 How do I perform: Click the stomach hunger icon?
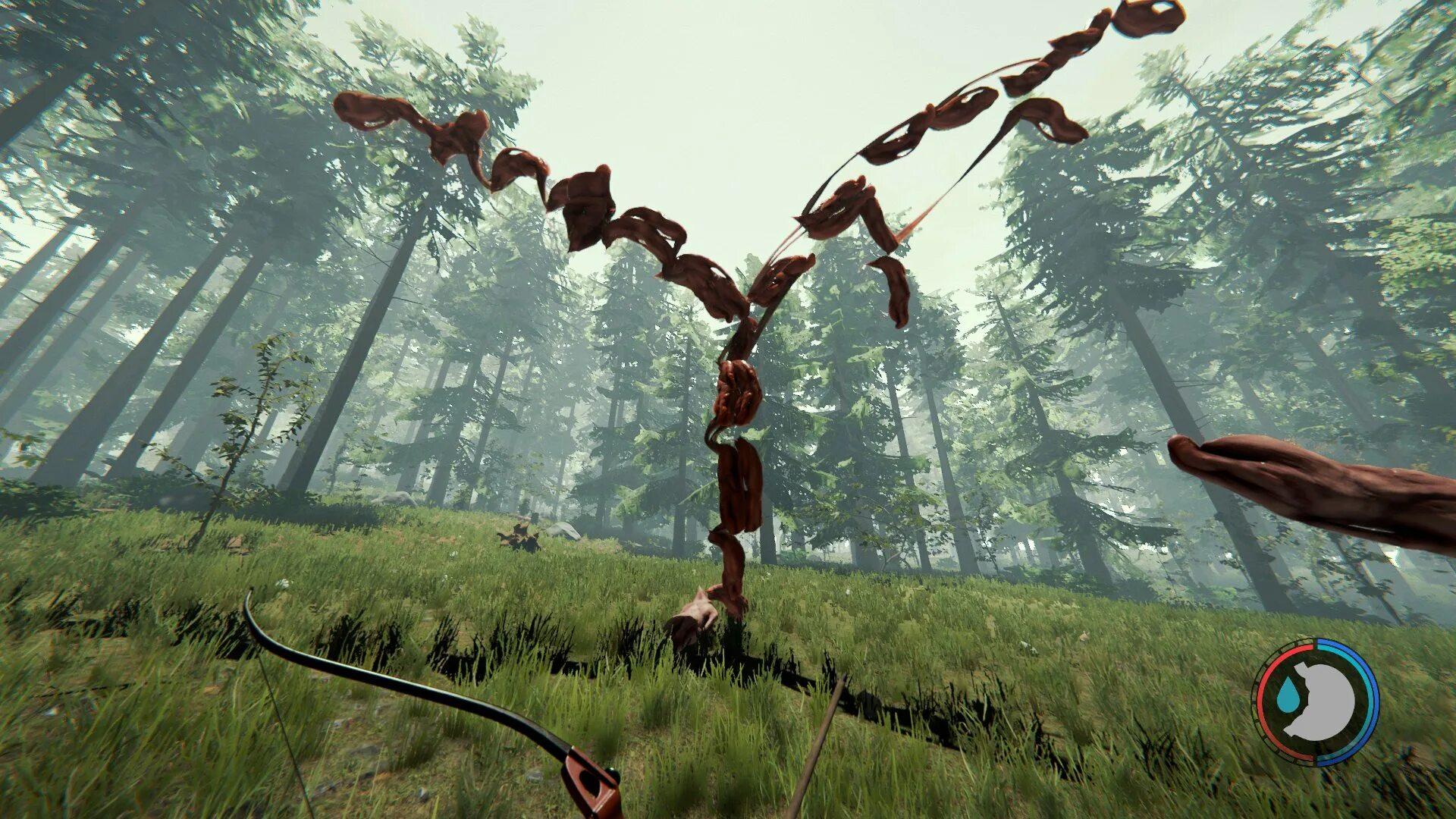pyautogui.click(x=1323, y=701)
